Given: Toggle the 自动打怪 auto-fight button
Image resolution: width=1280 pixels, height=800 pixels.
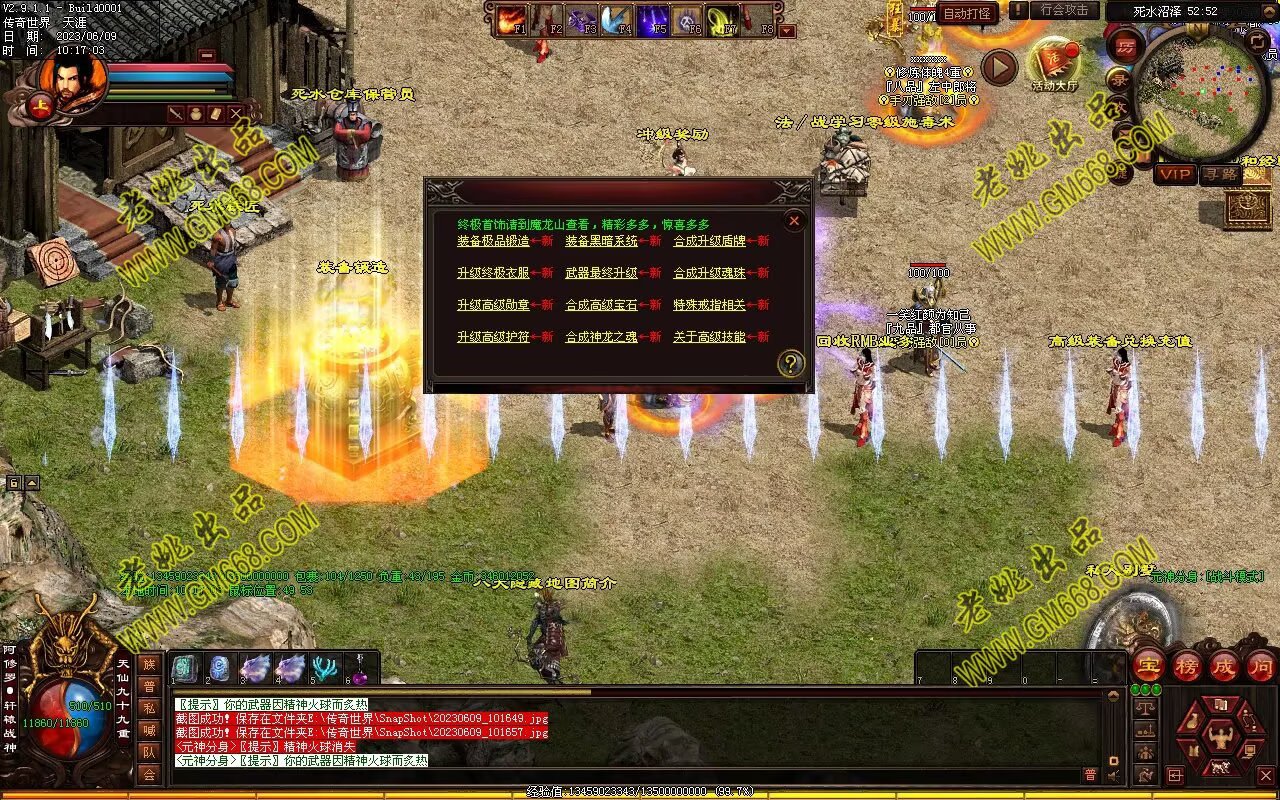Looking at the screenshot, I should tap(968, 13).
